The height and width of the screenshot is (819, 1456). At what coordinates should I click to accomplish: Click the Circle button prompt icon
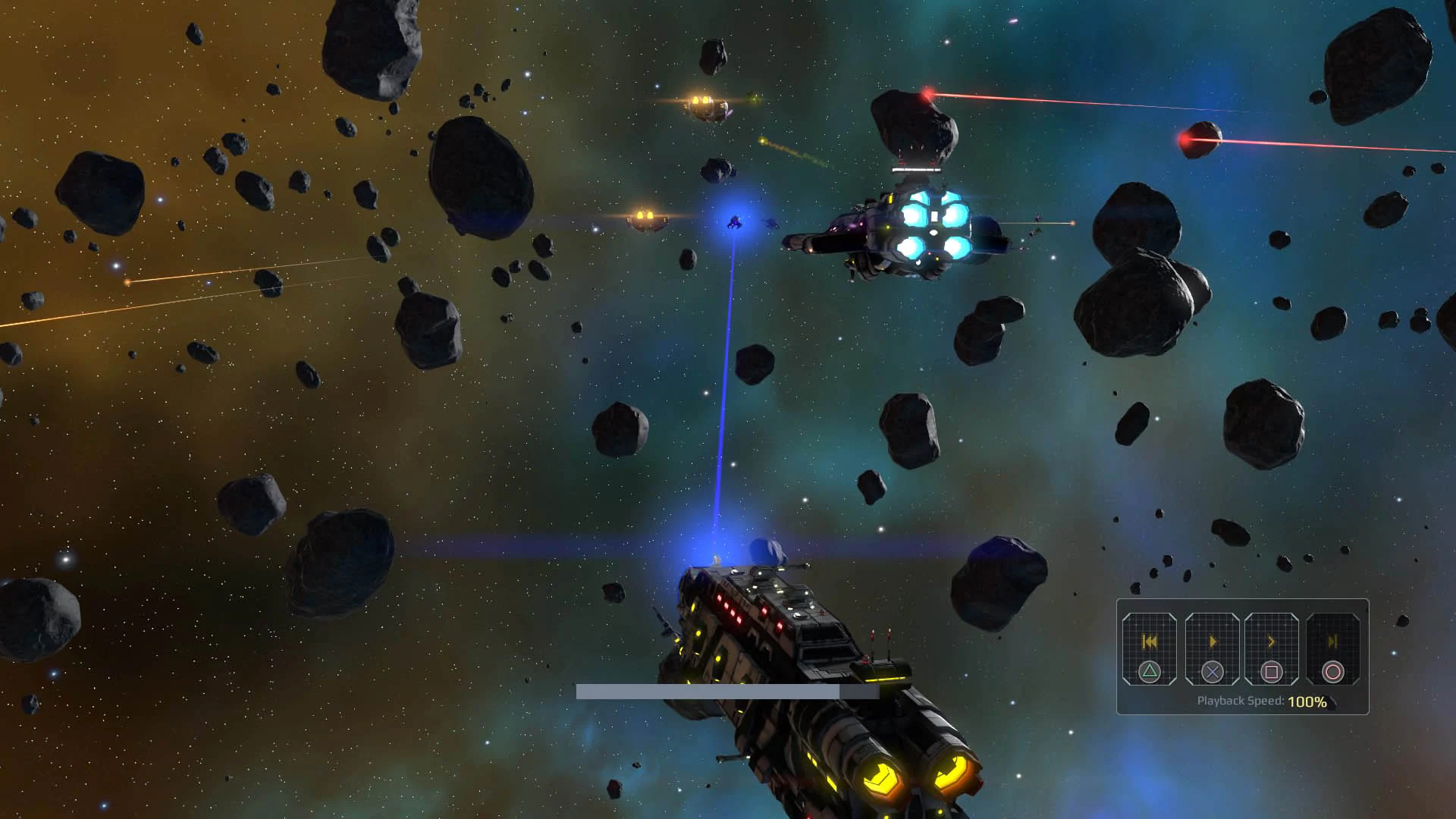point(1334,672)
